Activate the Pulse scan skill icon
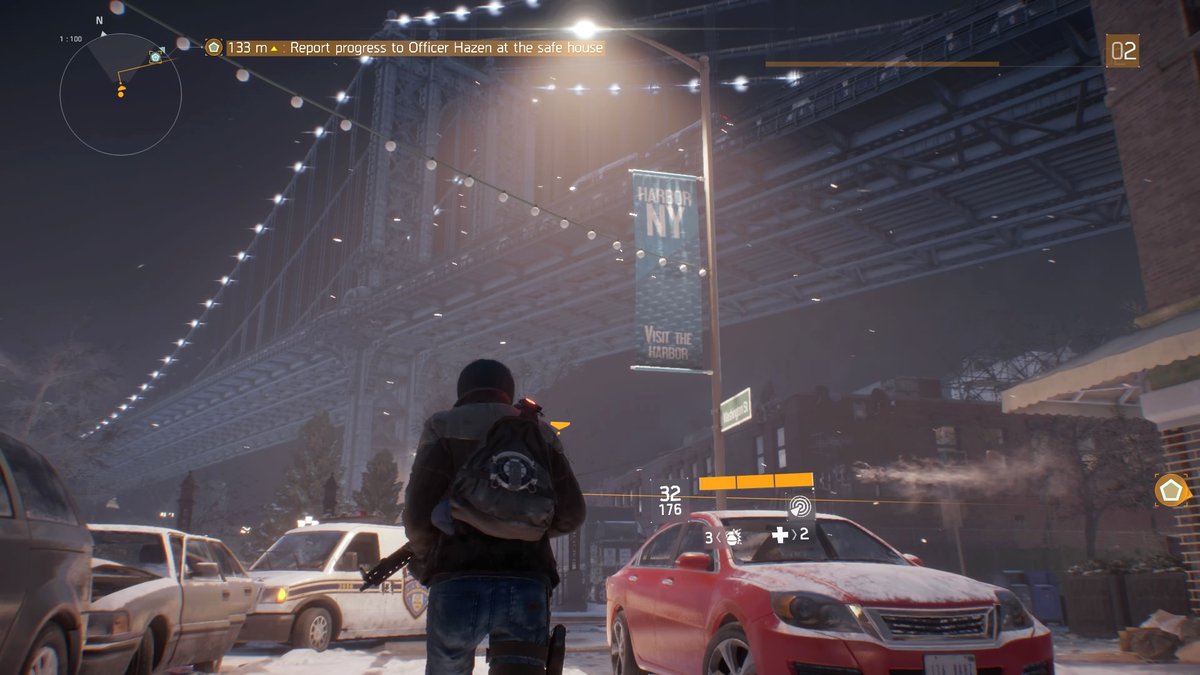The height and width of the screenshot is (675, 1200). coord(800,506)
